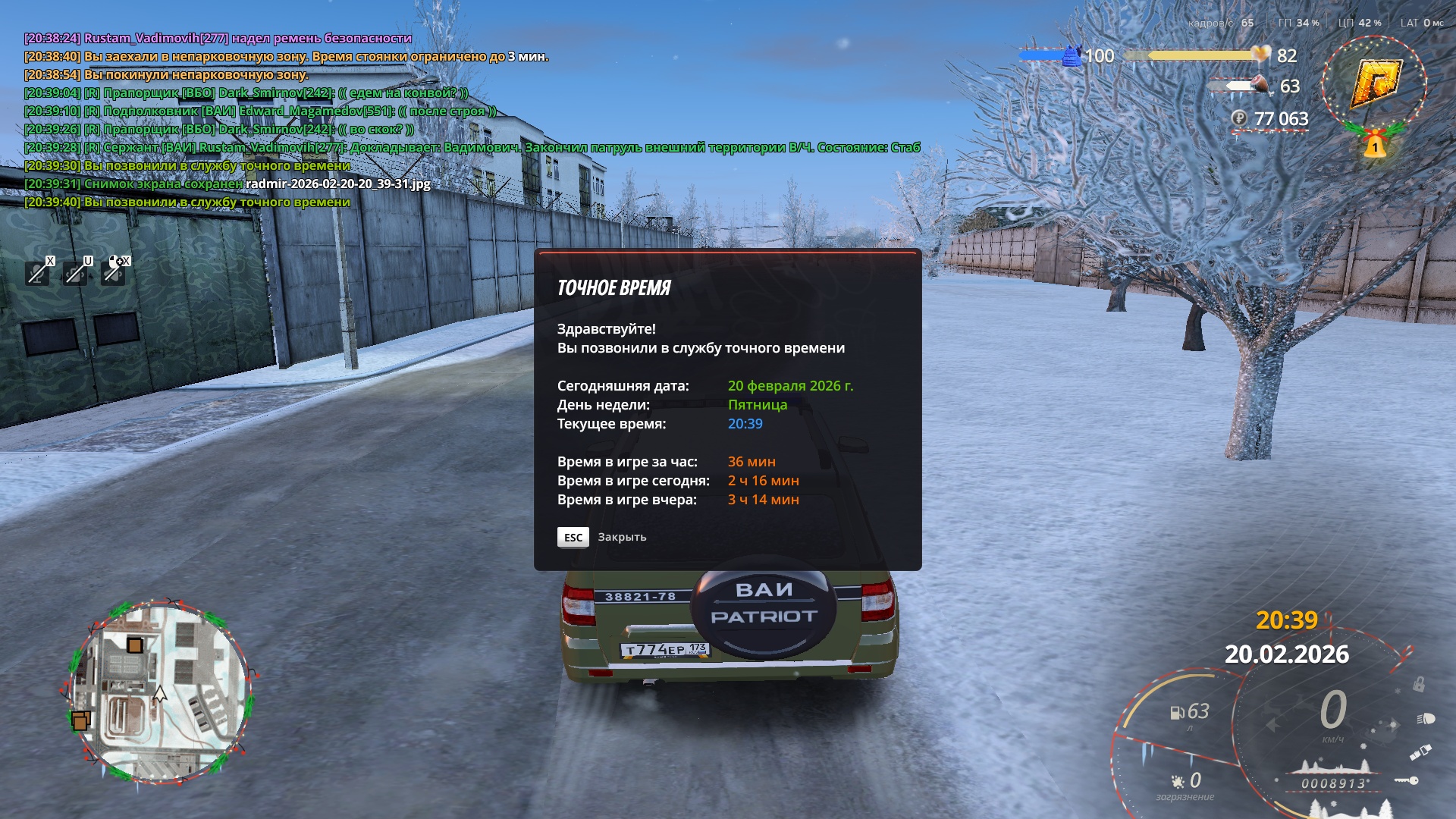Click the golden Radmir logo emblem
The width and height of the screenshot is (1456, 819).
[1374, 83]
